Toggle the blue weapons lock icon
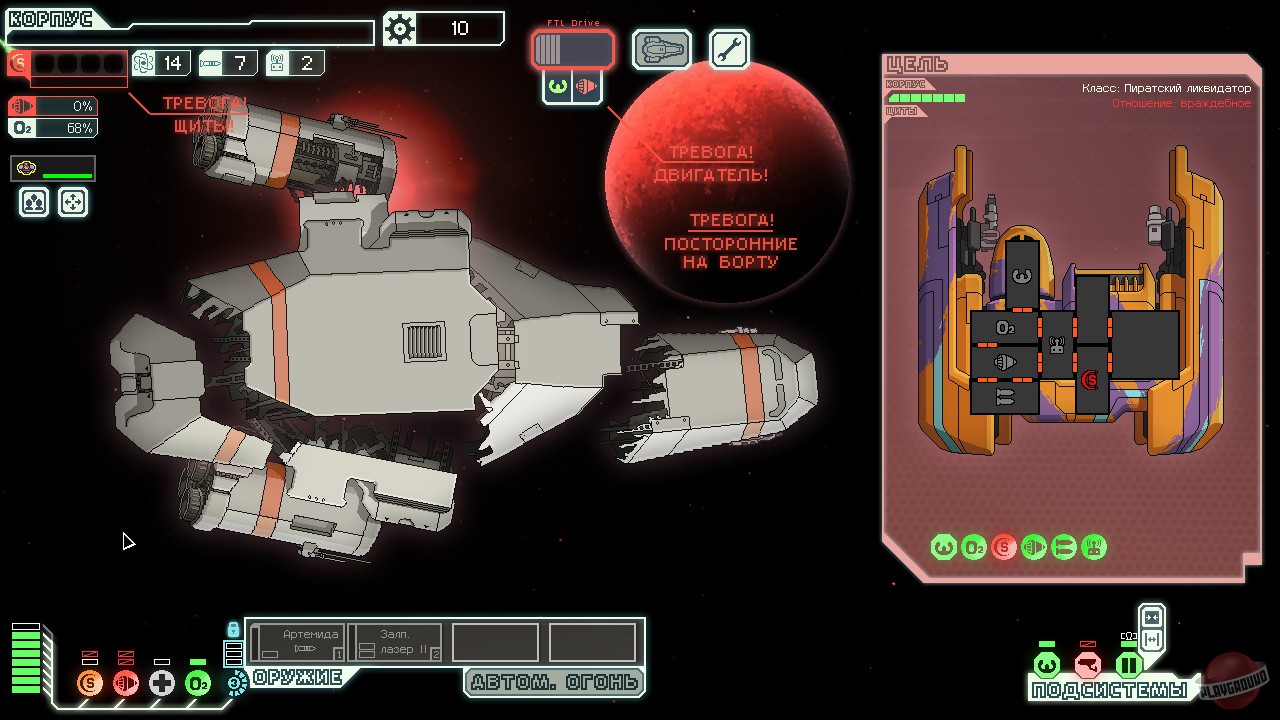The image size is (1280, 720). click(236, 627)
